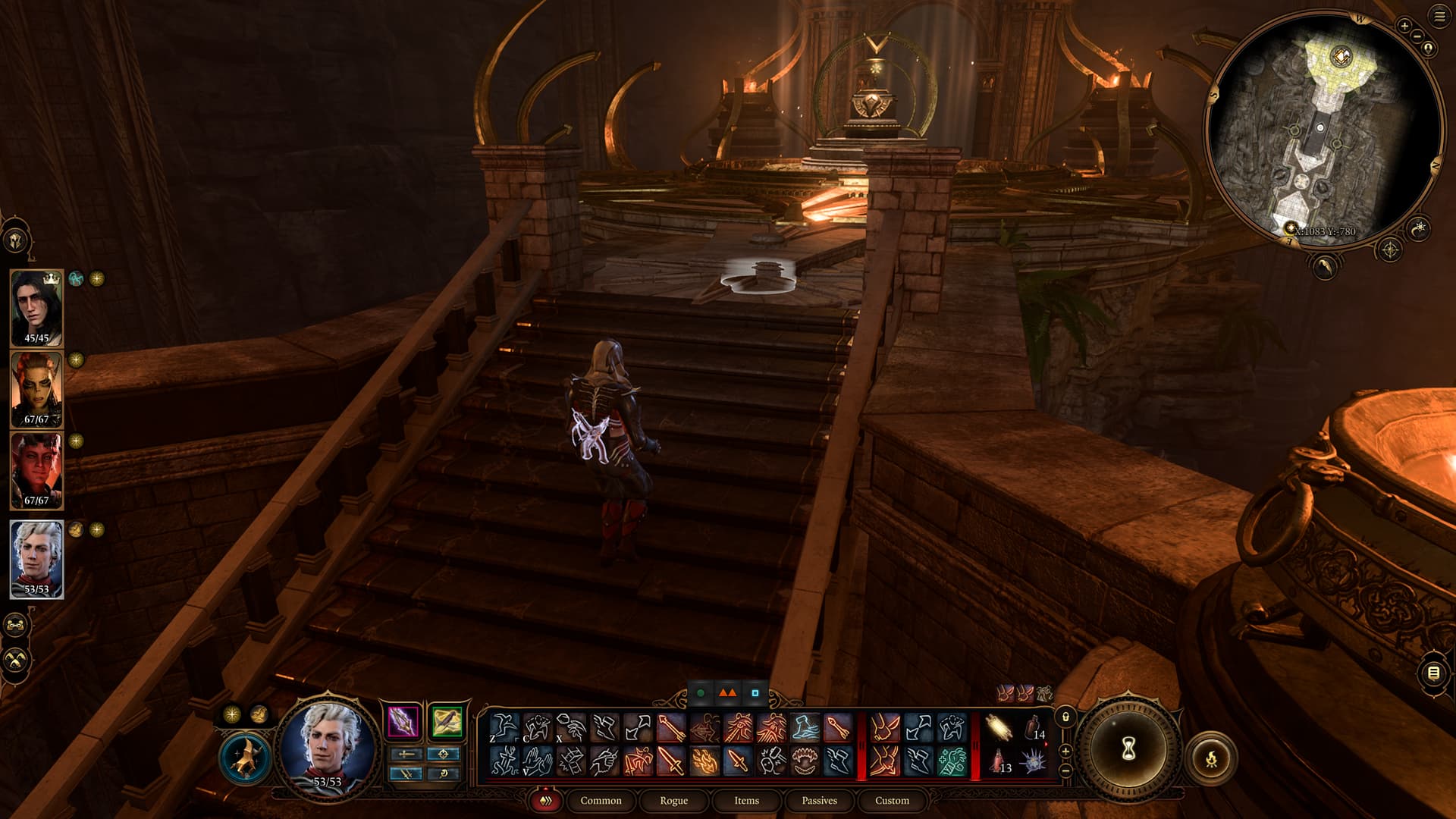
Task: Show the Items hotbar tab
Action: 746,800
